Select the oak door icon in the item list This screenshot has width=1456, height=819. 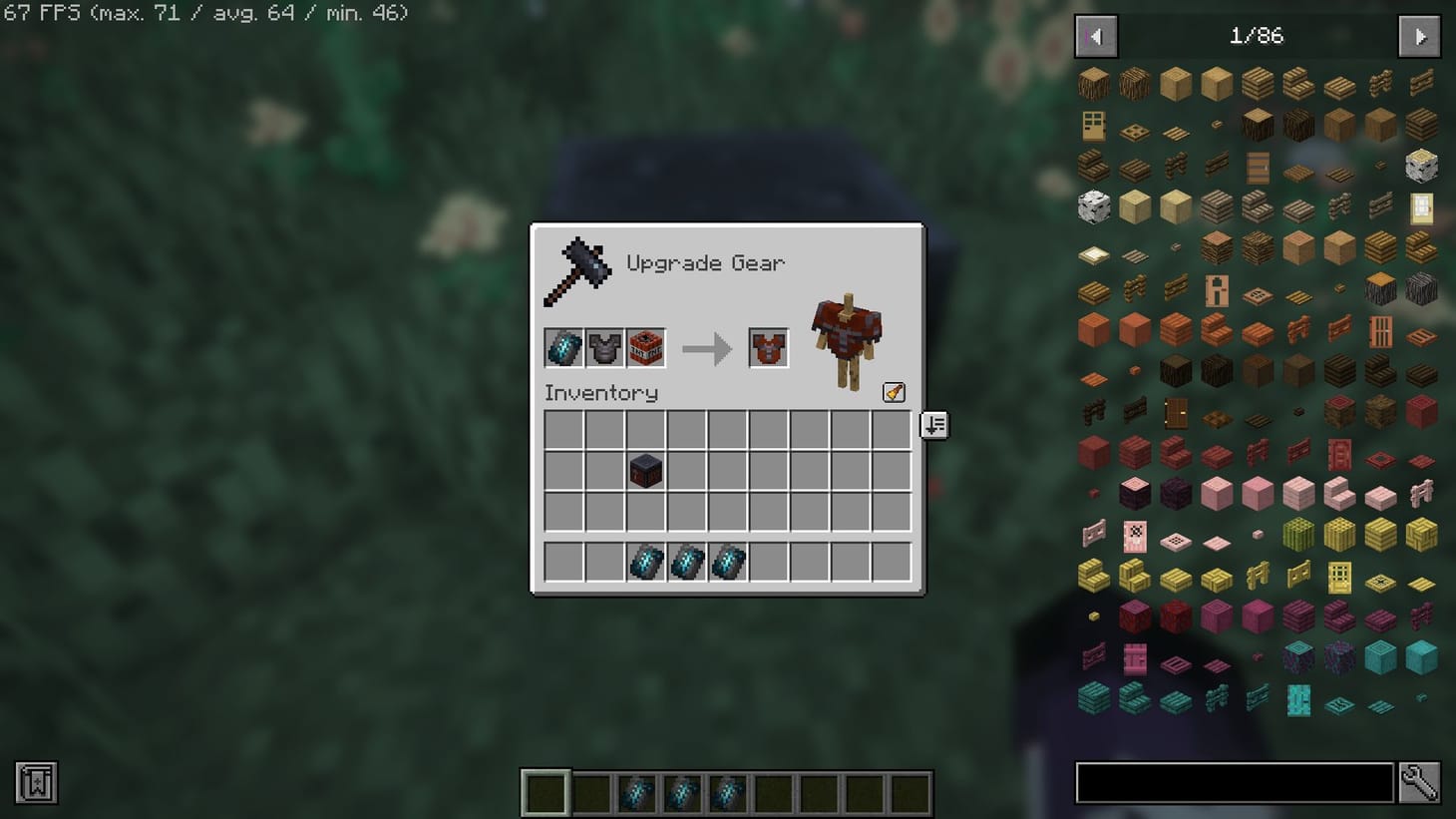[1093, 126]
